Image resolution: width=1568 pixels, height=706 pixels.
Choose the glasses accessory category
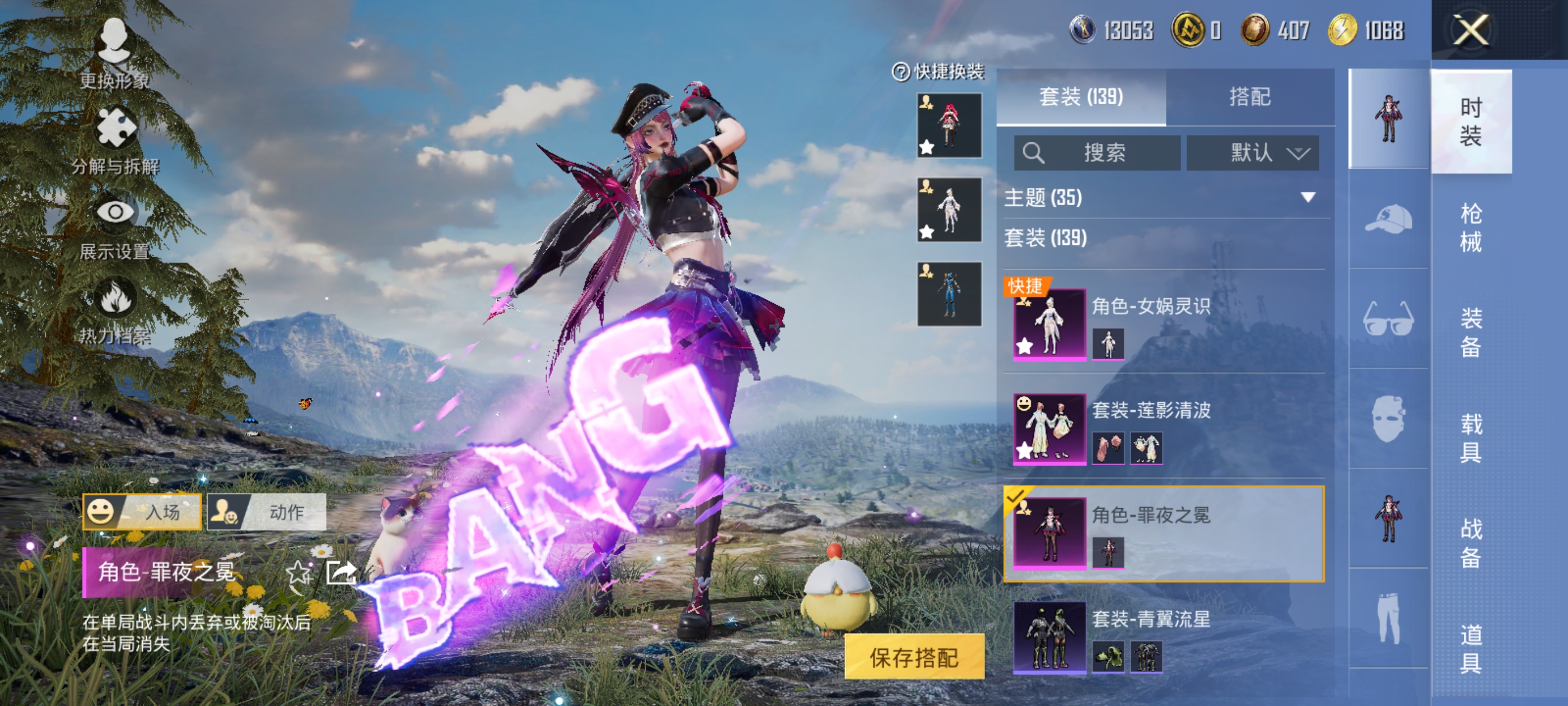click(1388, 318)
